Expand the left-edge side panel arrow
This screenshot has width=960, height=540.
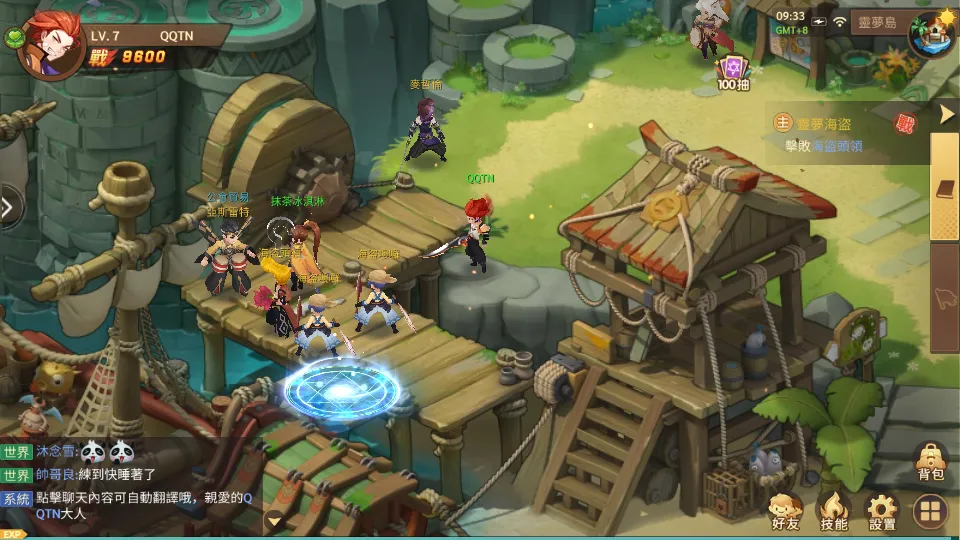(9, 208)
